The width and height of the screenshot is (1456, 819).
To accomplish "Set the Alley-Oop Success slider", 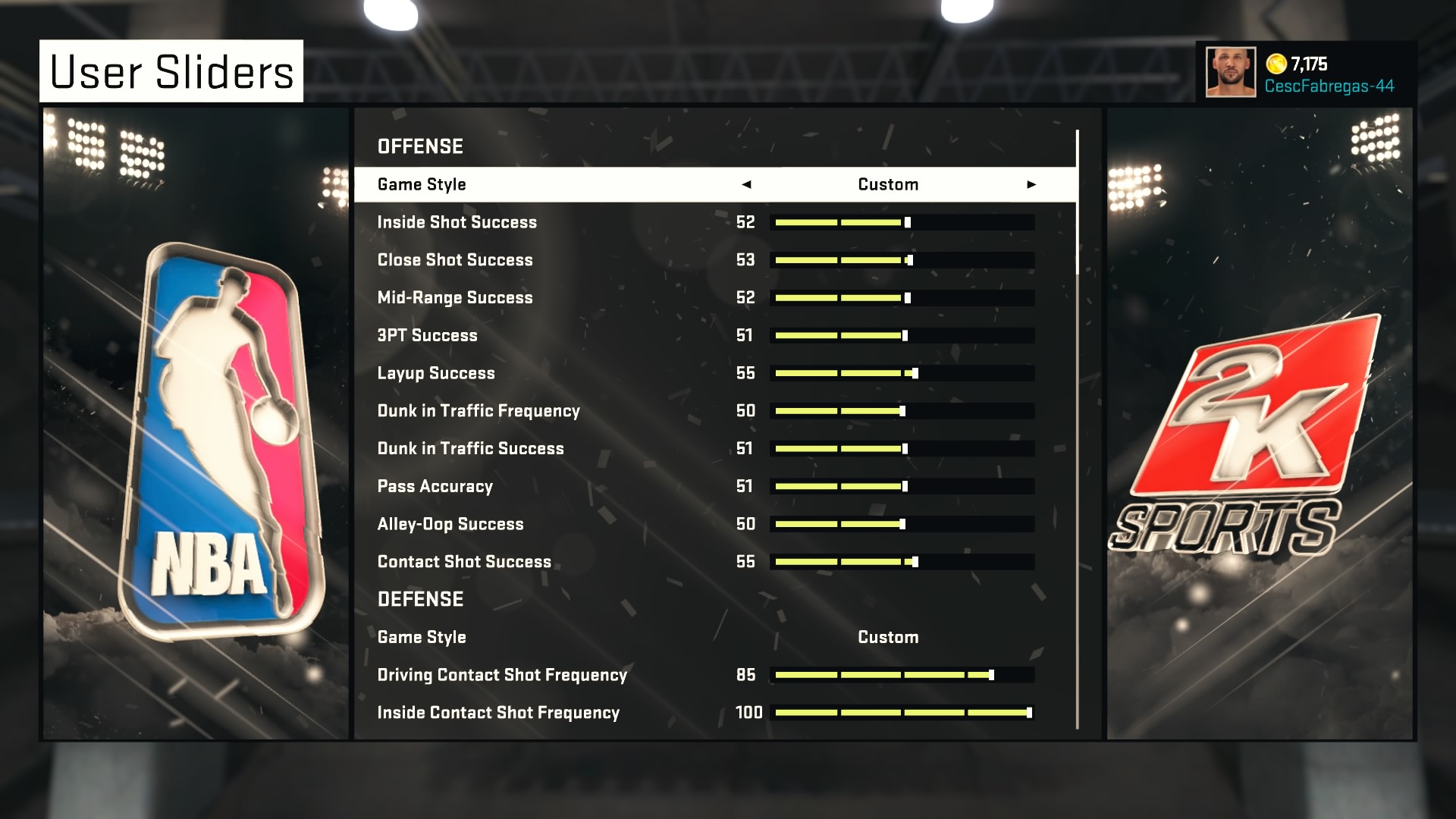I will point(902,524).
